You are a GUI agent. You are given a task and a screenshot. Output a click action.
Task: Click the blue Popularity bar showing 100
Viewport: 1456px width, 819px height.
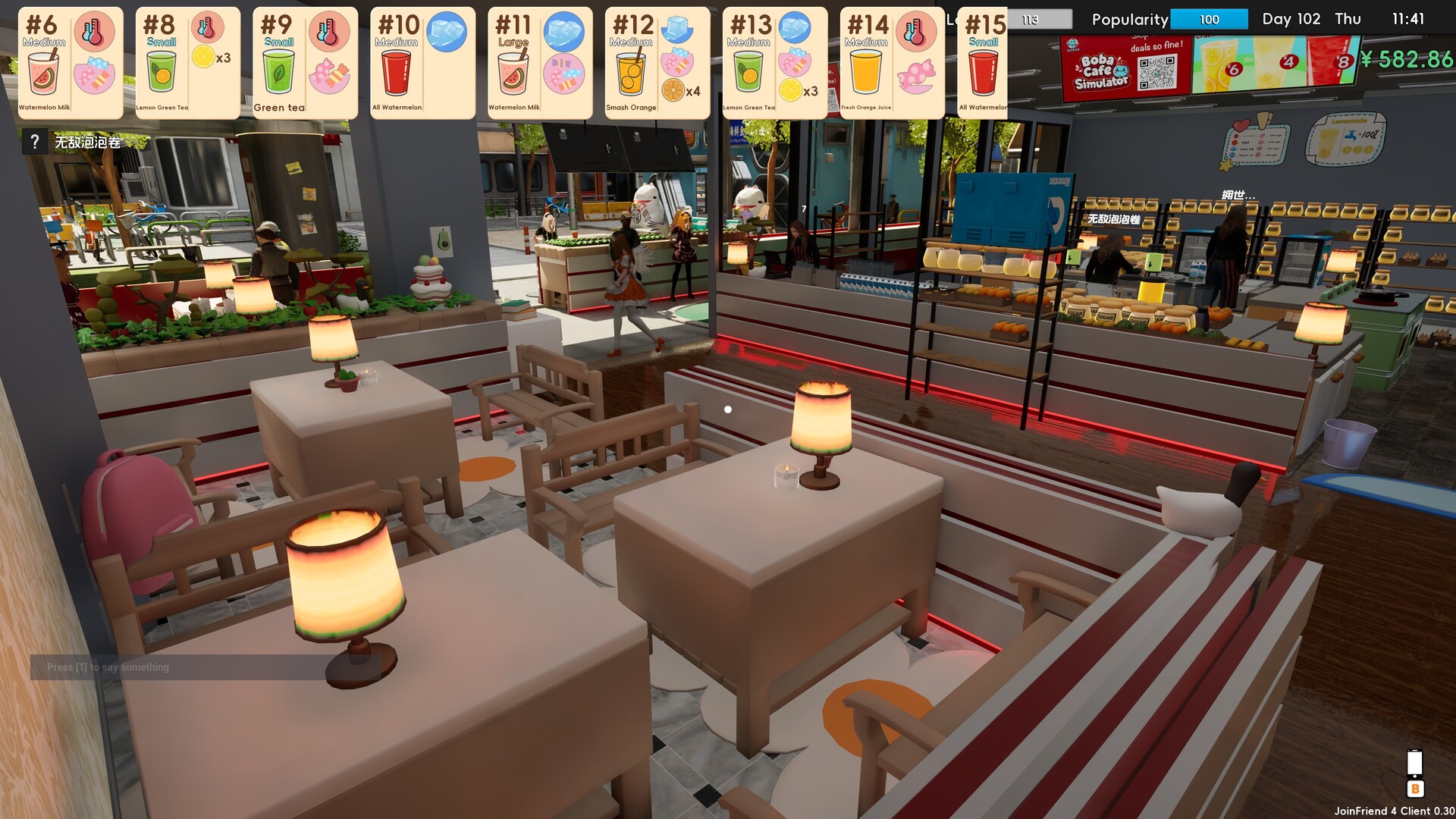click(1210, 20)
